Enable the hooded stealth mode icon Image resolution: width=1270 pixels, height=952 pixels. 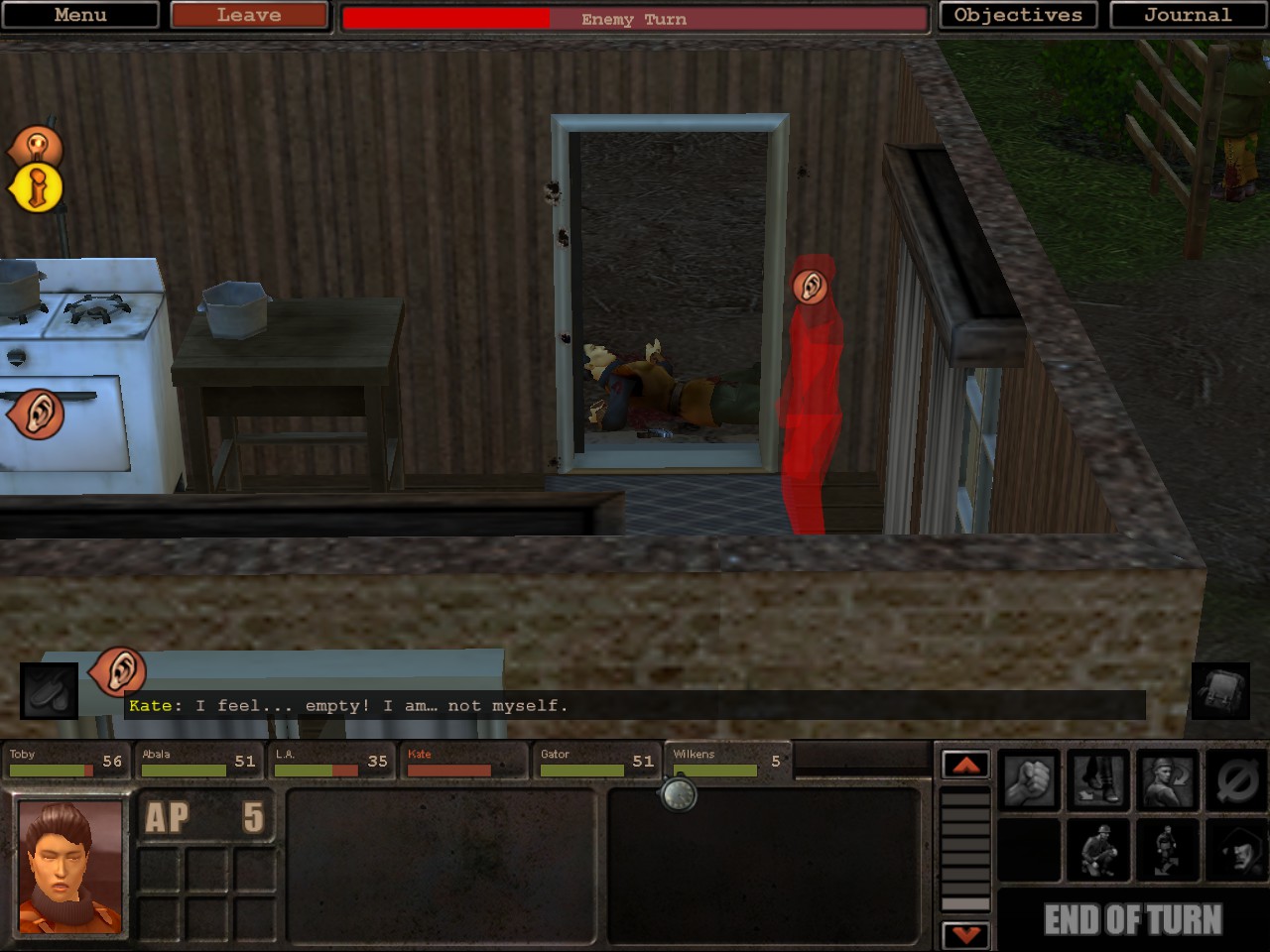click(1233, 850)
